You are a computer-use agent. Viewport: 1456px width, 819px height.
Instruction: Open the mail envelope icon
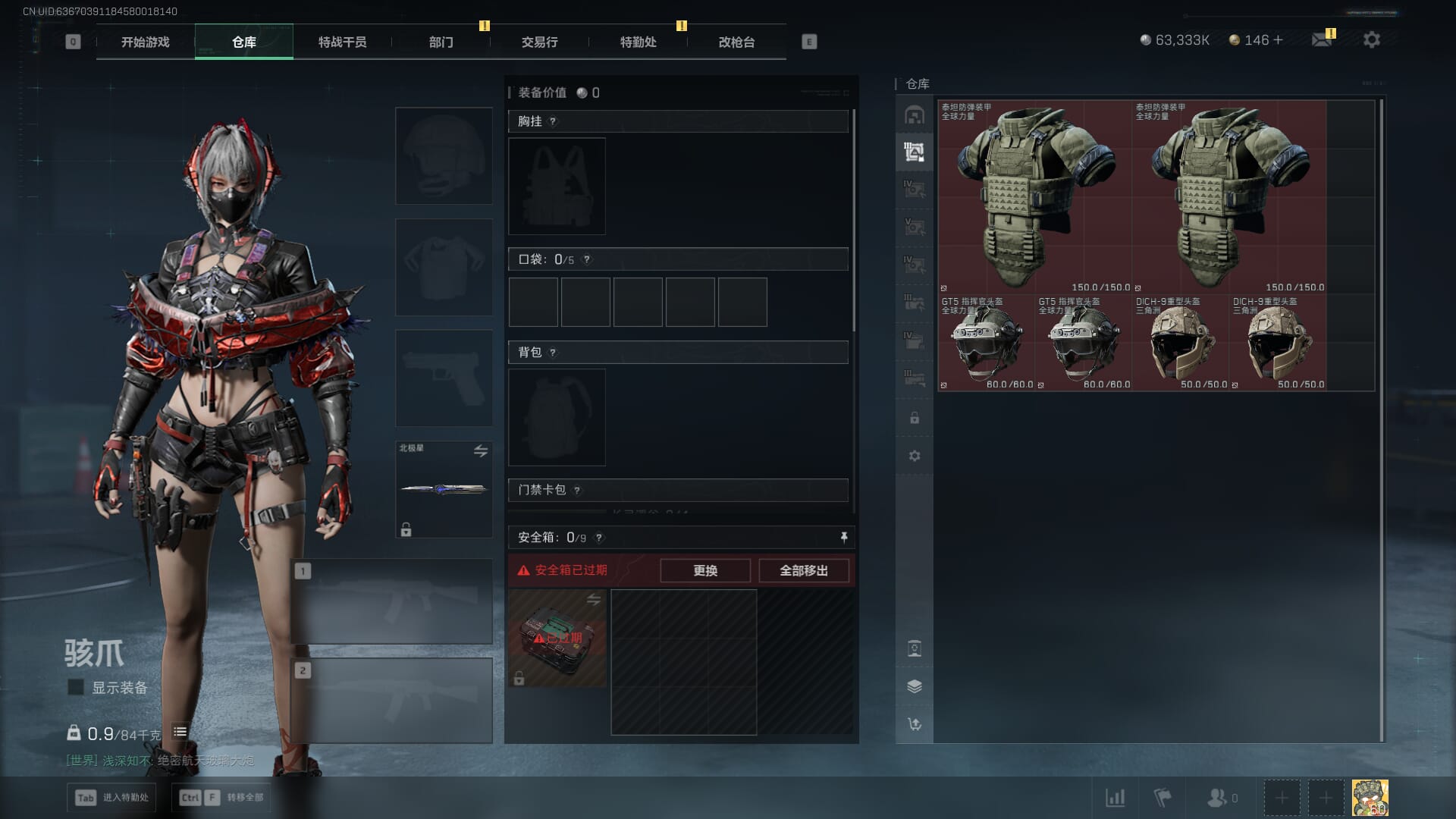click(x=1322, y=40)
